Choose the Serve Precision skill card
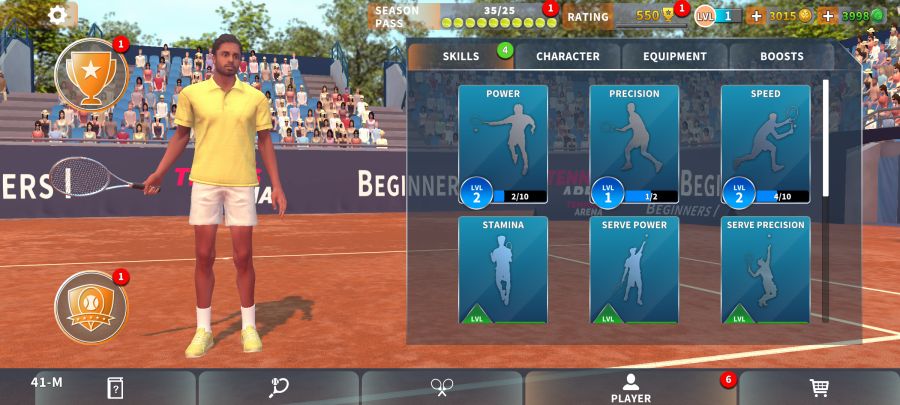 pos(765,270)
